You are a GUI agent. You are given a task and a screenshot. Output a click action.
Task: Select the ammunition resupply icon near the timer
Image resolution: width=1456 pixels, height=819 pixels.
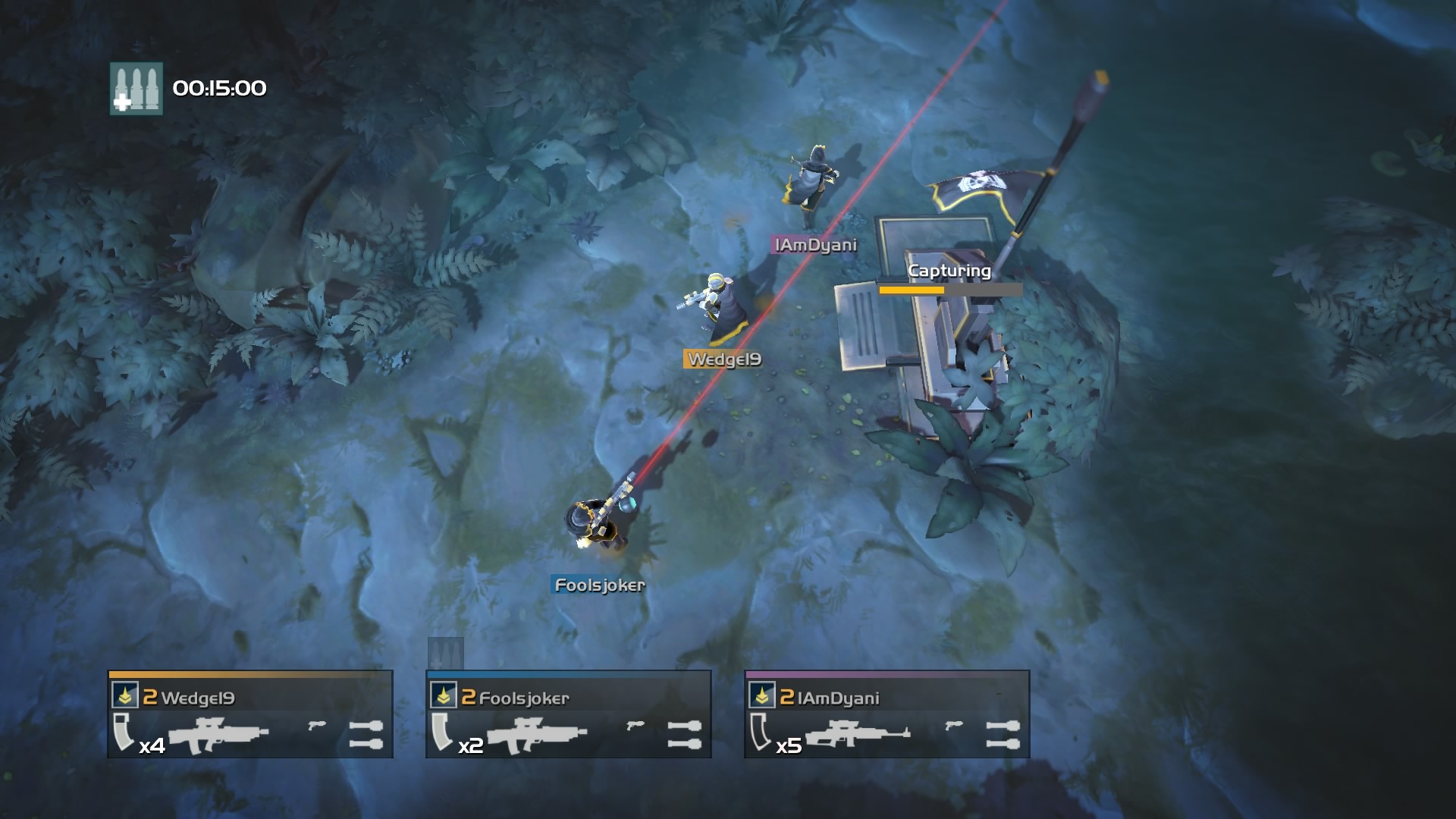tap(137, 89)
